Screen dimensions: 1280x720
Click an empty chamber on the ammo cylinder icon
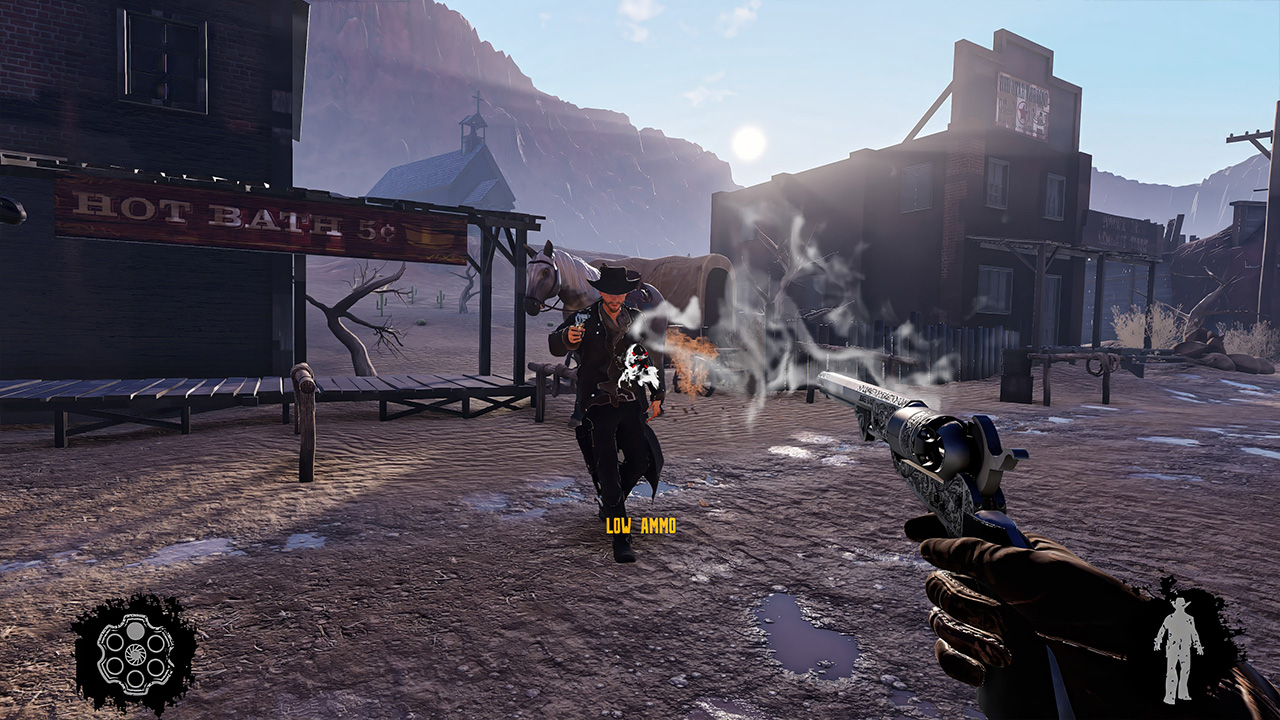point(114,643)
